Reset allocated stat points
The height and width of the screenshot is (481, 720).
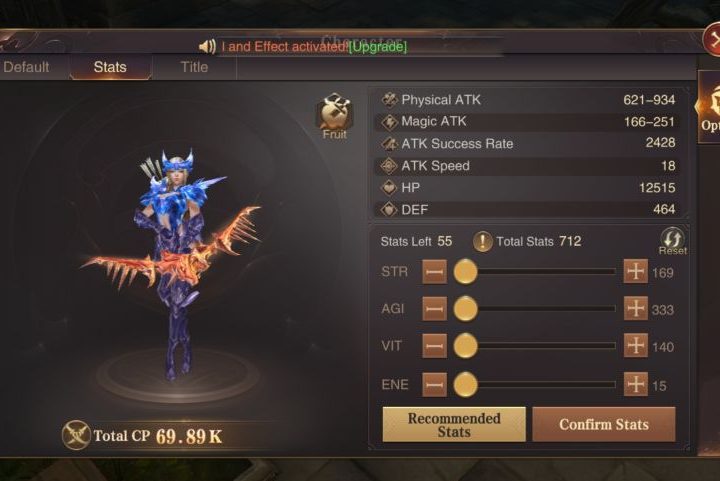(672, 241)
